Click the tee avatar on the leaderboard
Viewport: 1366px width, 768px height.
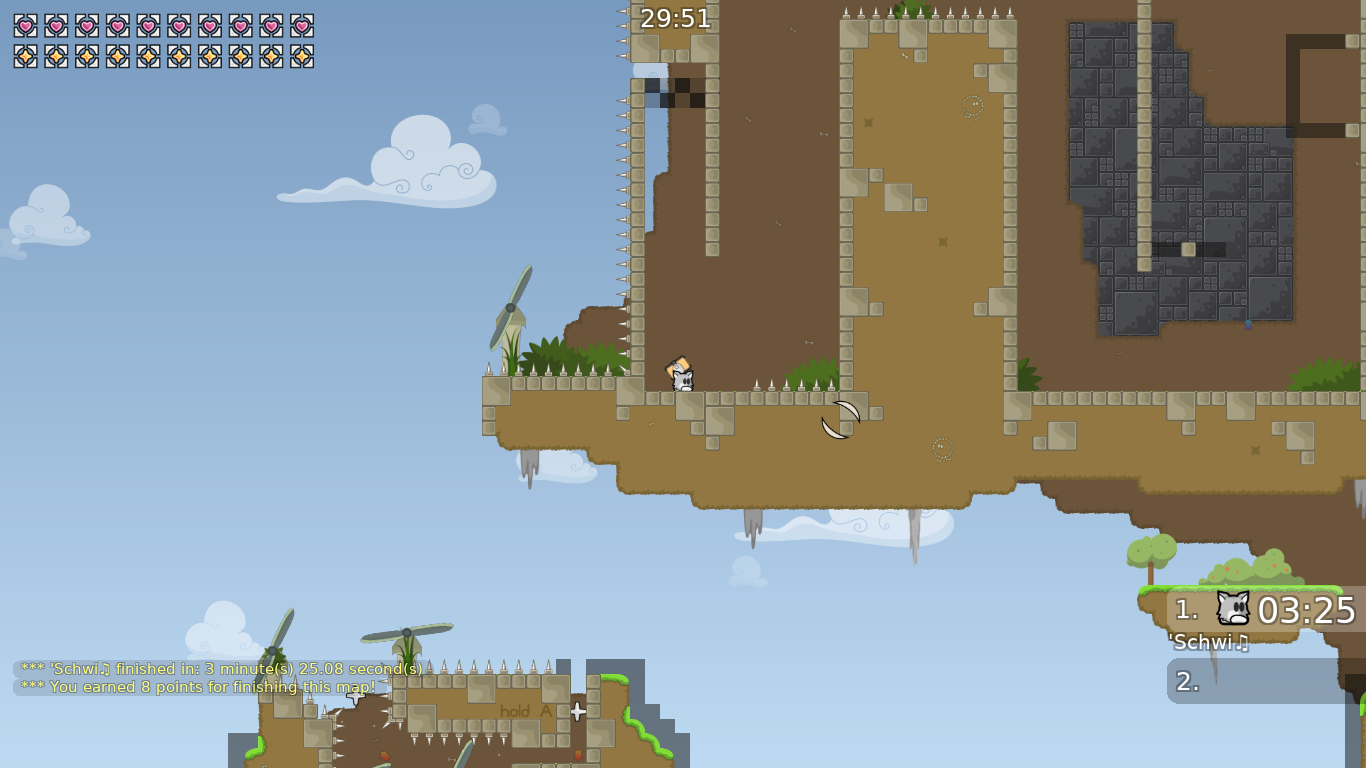tap(1232, 608)
